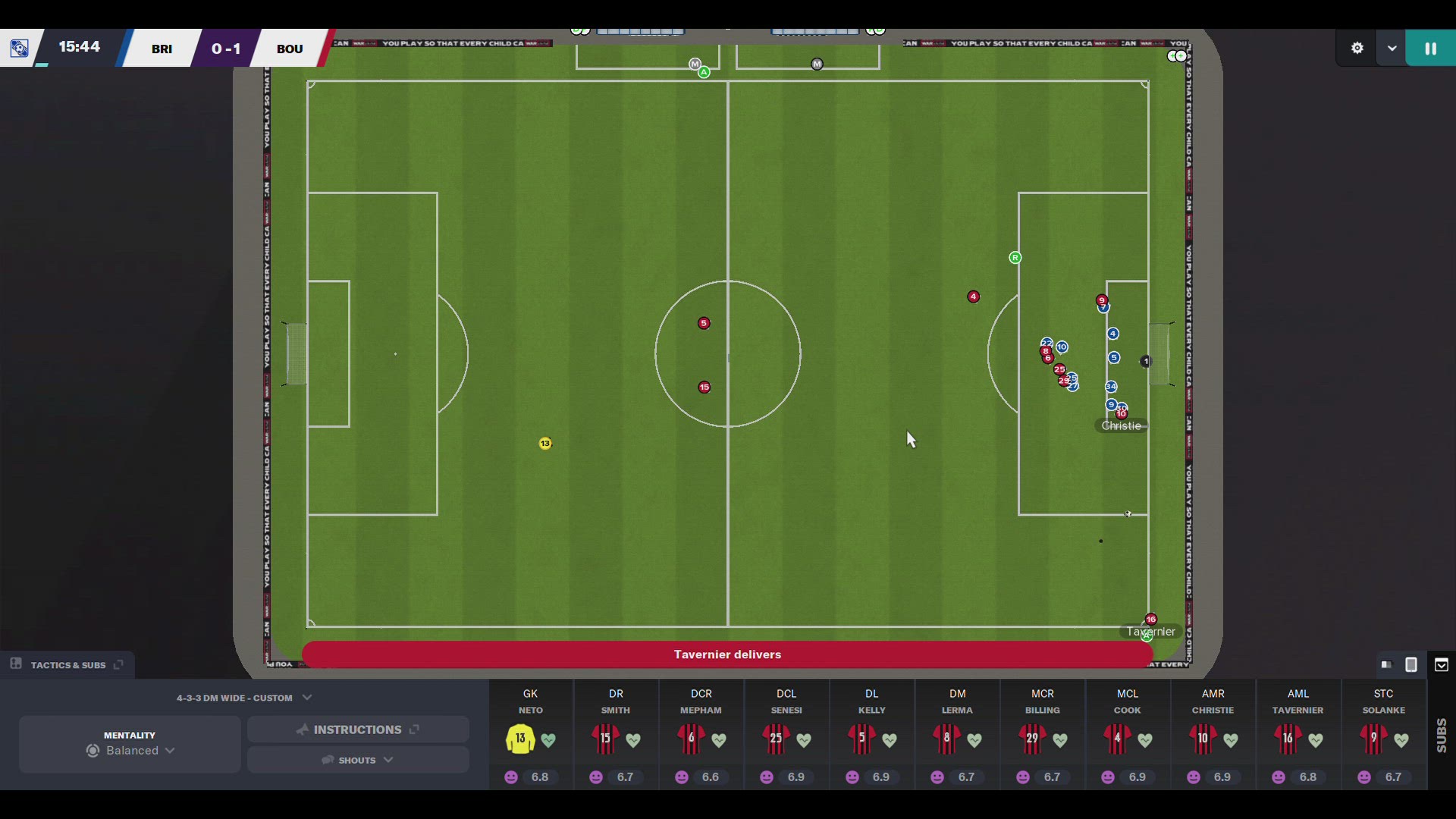1456x819 pixels.
Task: Switch to the TACTICS & SUBS tab
Action: 68,665
